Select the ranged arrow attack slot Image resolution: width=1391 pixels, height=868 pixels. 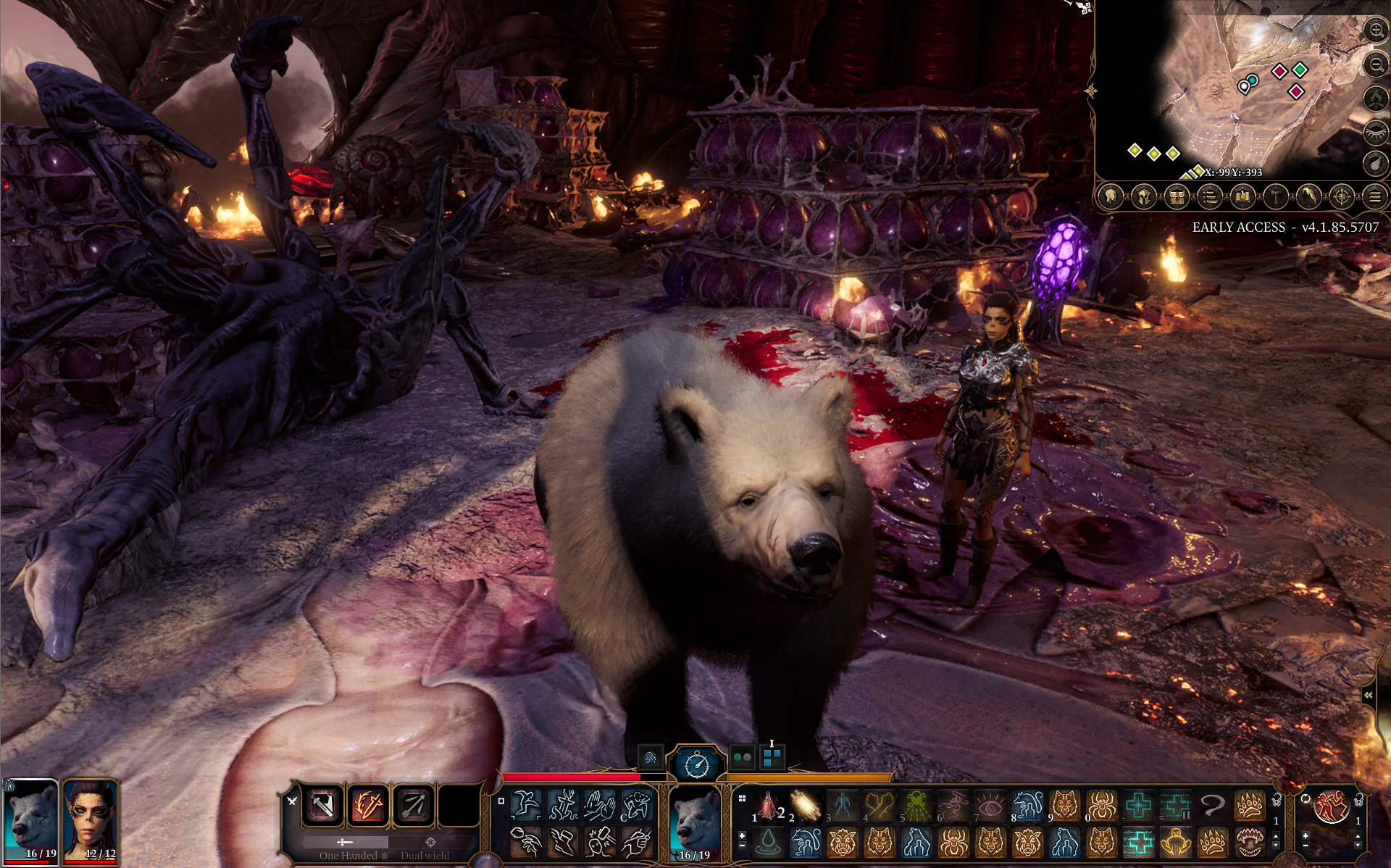point(414,805)
